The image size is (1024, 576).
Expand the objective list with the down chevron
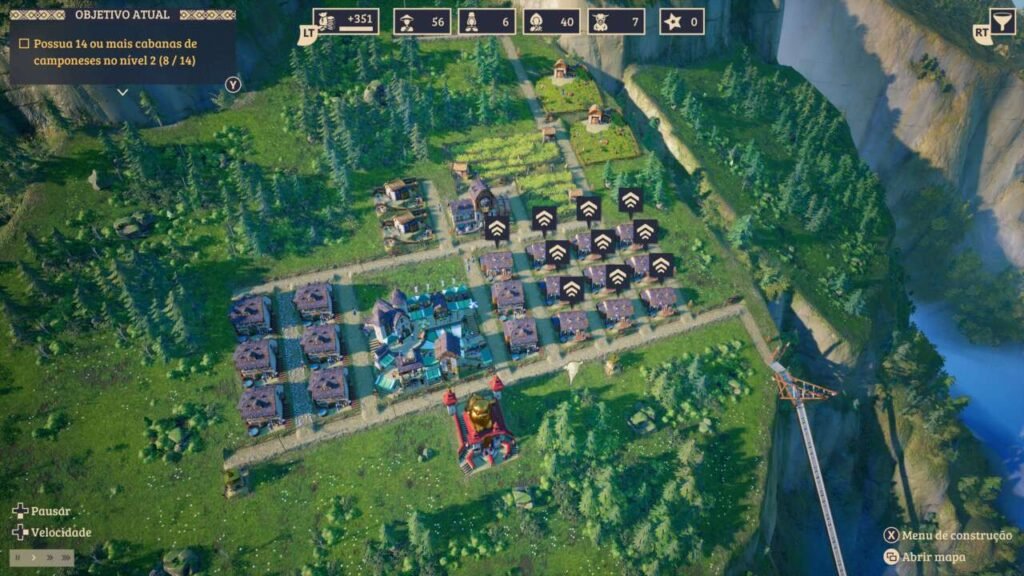click(122, 91)
